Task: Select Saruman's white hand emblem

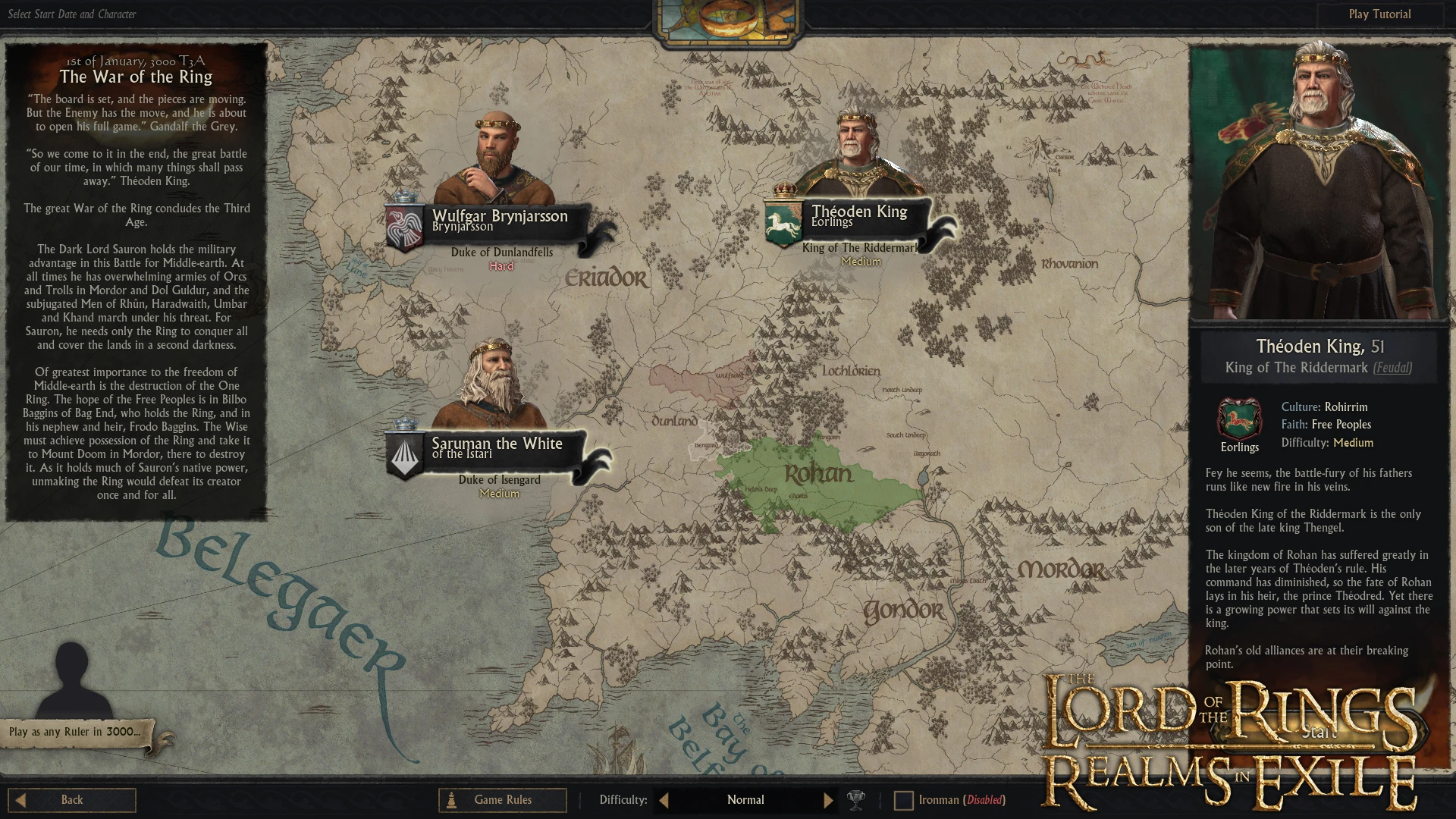Action: [x=406, y=455]
